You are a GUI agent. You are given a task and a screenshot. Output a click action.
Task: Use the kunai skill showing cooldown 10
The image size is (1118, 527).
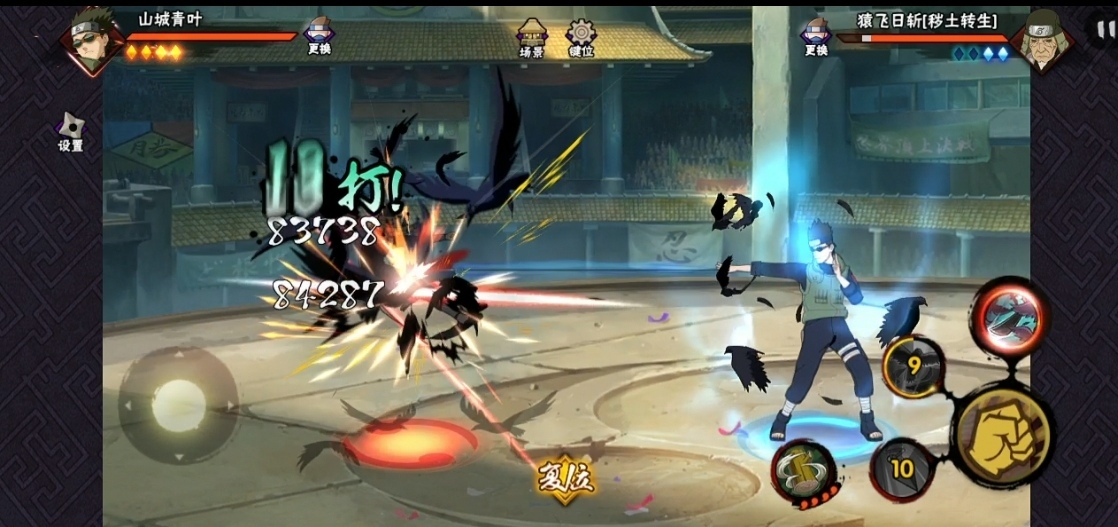click(x=902, y=468)
